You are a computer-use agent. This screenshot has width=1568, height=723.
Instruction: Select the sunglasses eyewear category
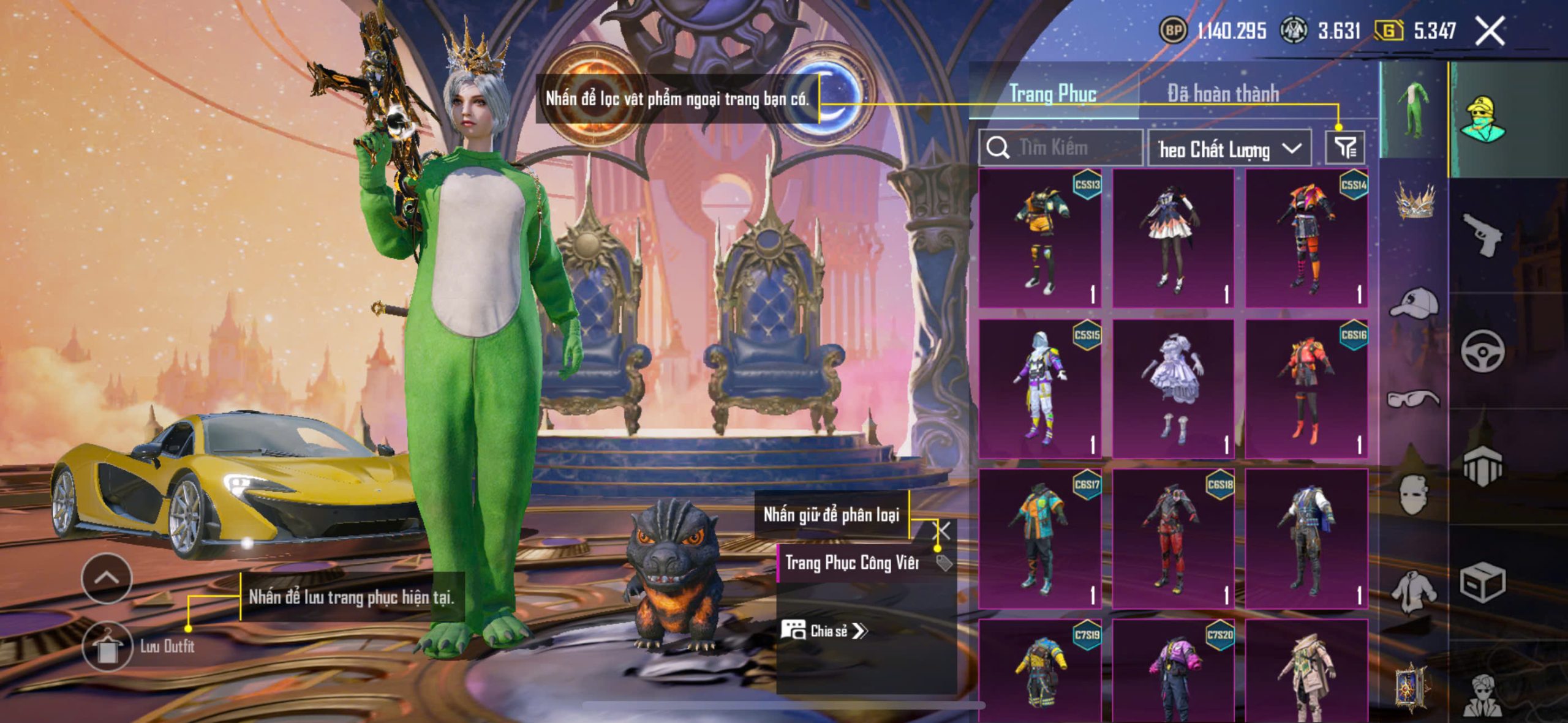tap(1414, 399)
